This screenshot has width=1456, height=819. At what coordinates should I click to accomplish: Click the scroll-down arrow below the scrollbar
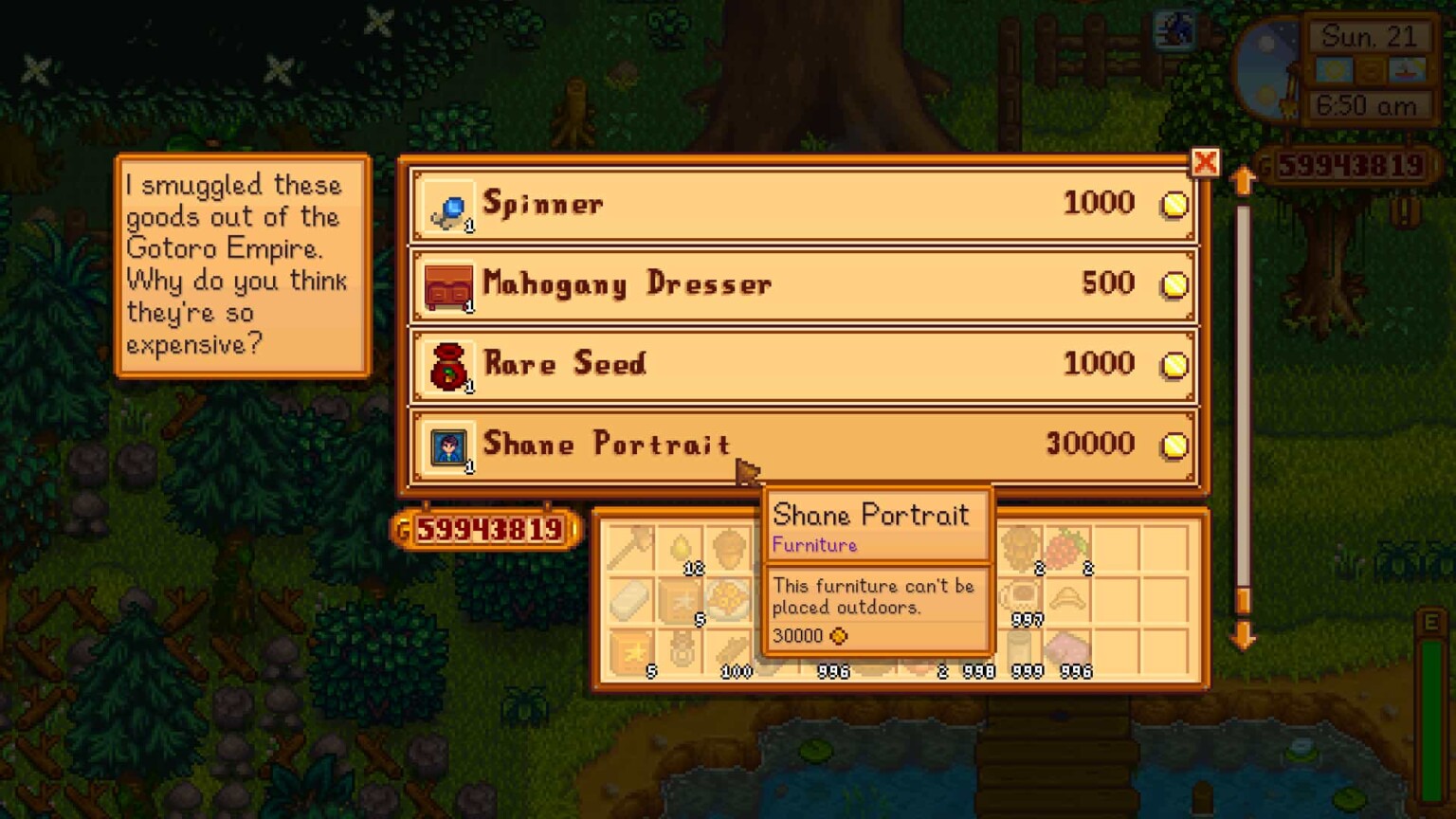pos(1243,637)
